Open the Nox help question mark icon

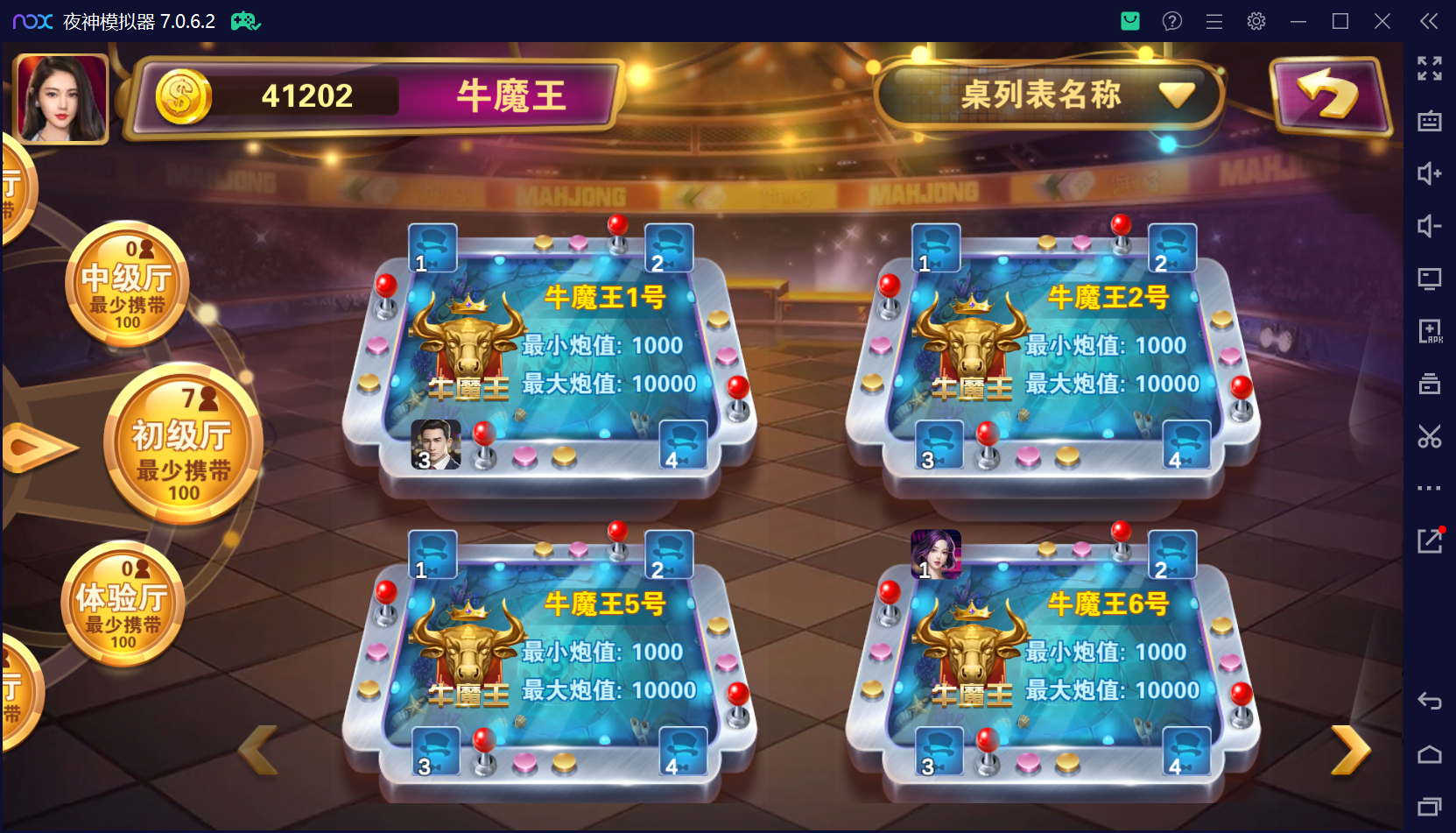pyautogui.click(x=1171, y=21)
